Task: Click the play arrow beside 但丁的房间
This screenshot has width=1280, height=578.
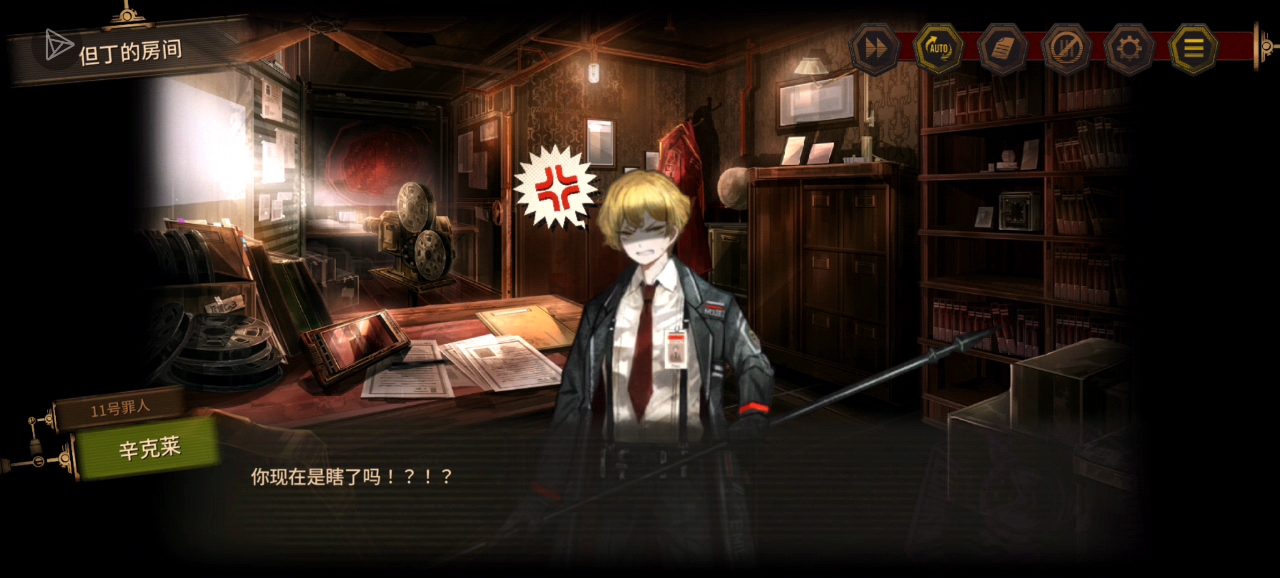Action: tap(57, 45)
